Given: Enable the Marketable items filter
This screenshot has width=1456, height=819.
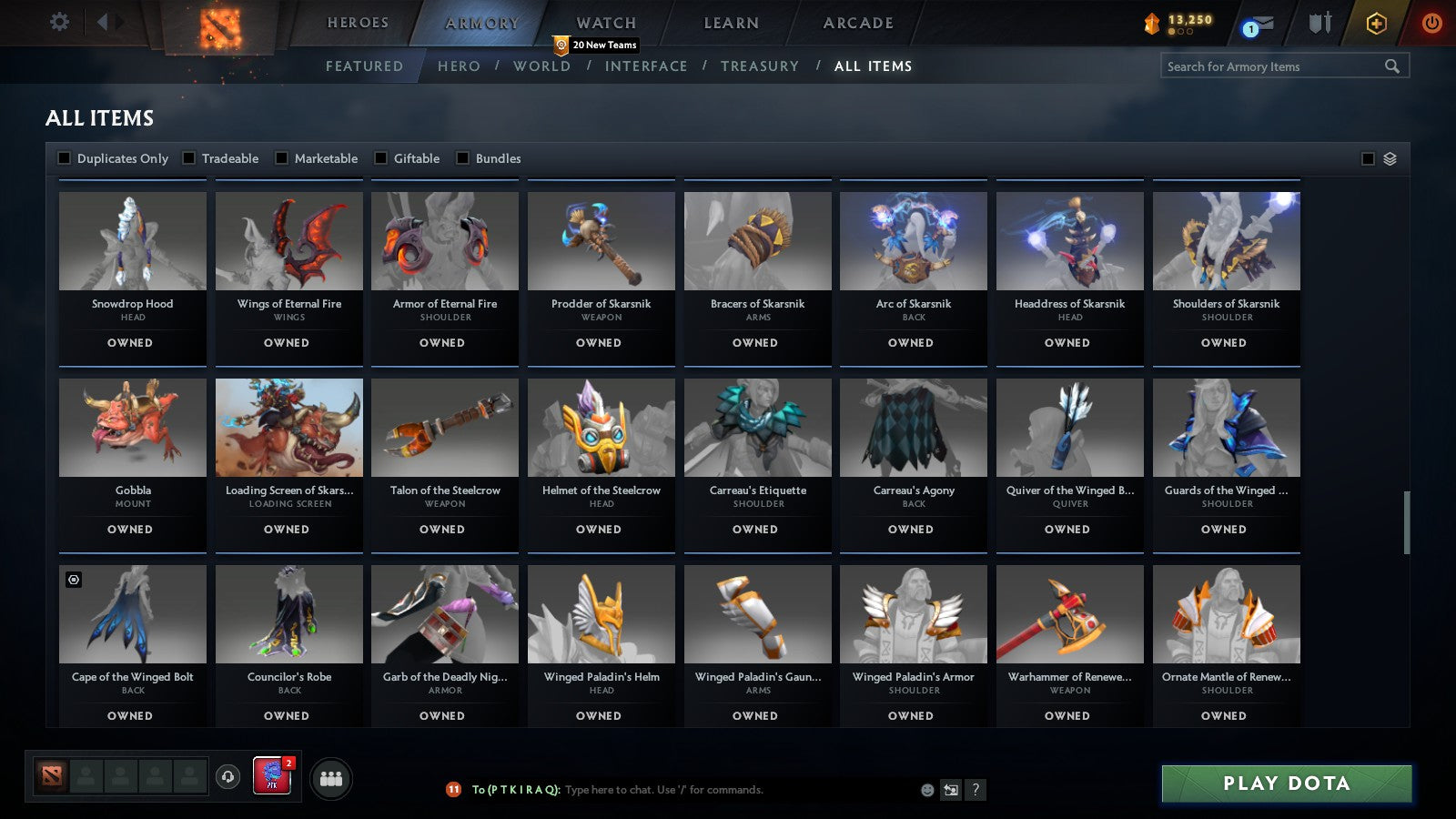Looking at the screenshot, I should [x=281, y=157].
